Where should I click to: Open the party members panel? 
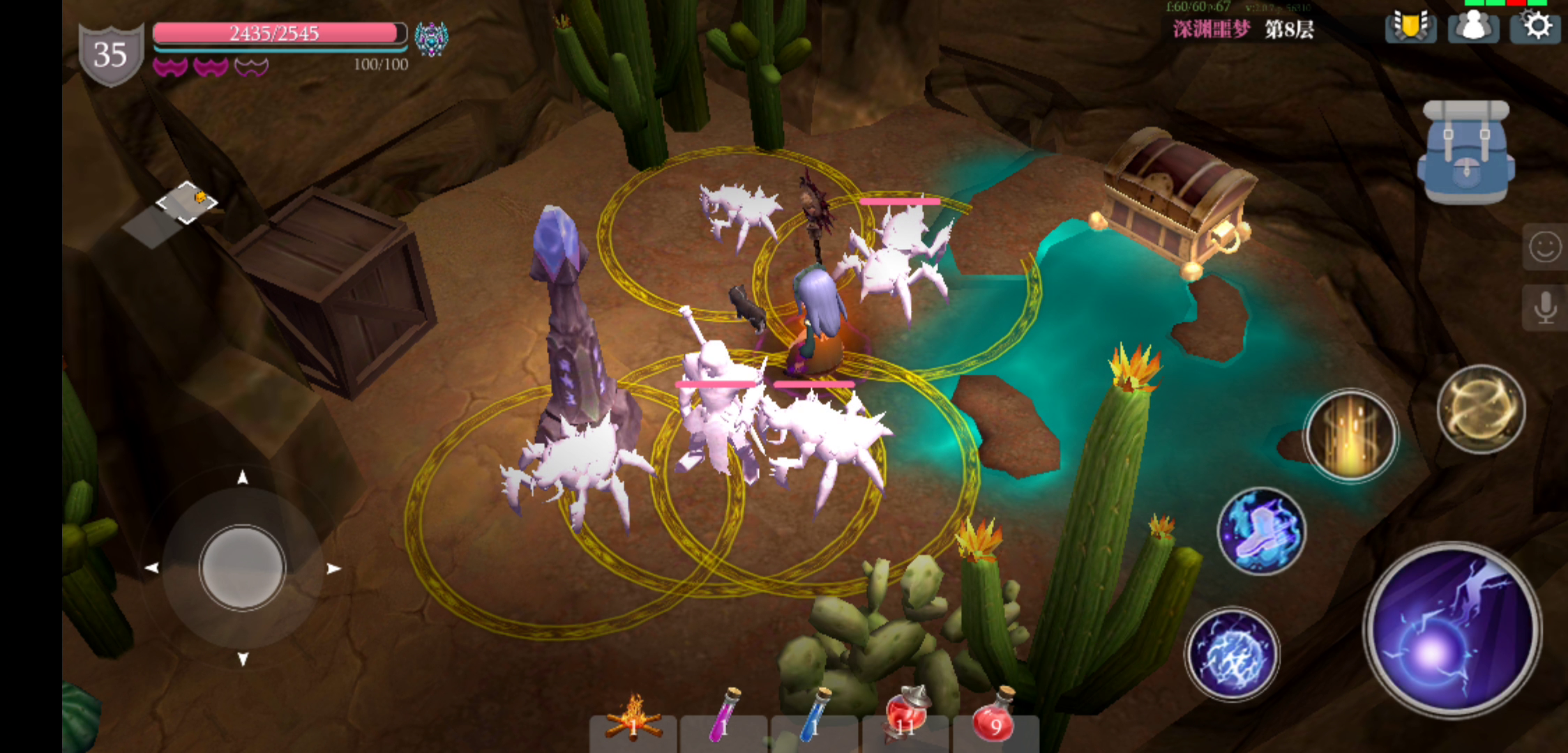[1473, 28]
